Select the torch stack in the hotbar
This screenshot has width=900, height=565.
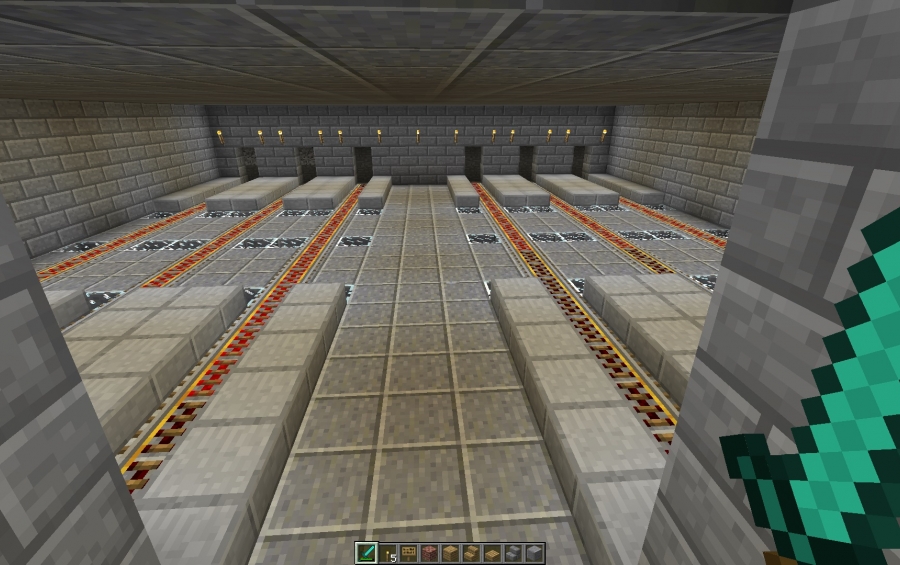coord(386,553)
